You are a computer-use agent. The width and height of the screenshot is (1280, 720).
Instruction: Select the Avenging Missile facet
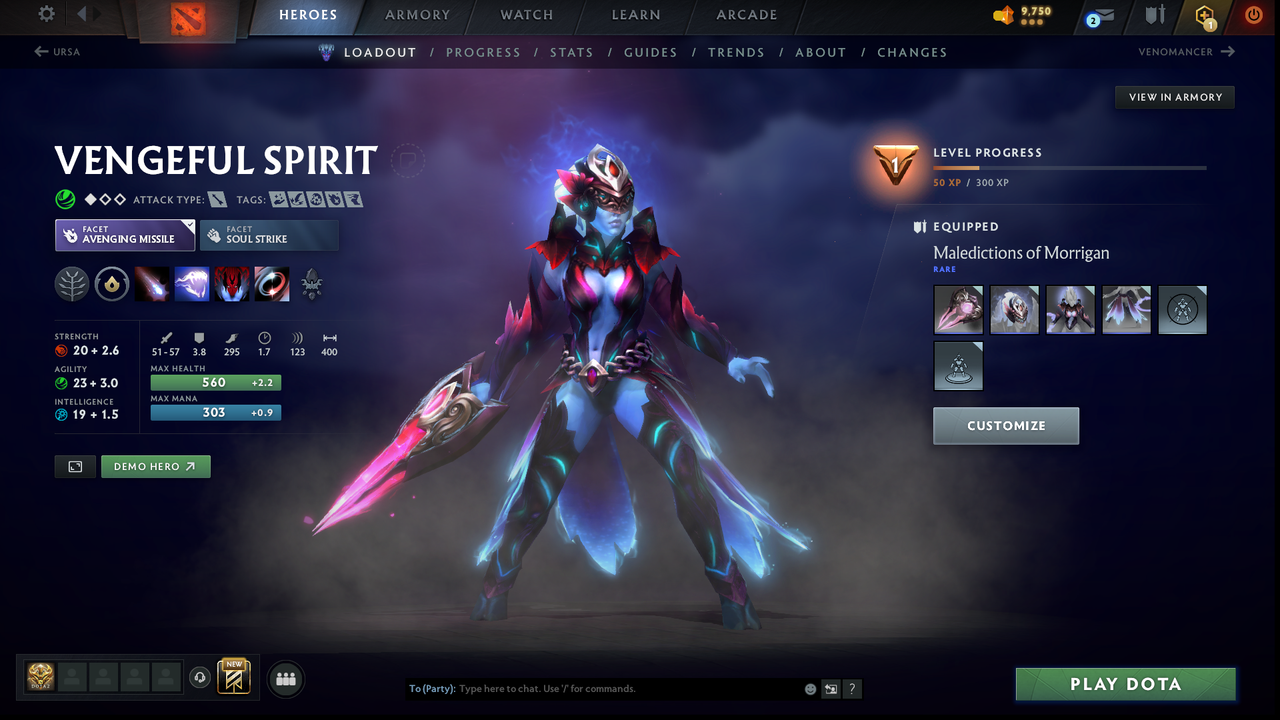pyautogui.click(x=124, y=235)
